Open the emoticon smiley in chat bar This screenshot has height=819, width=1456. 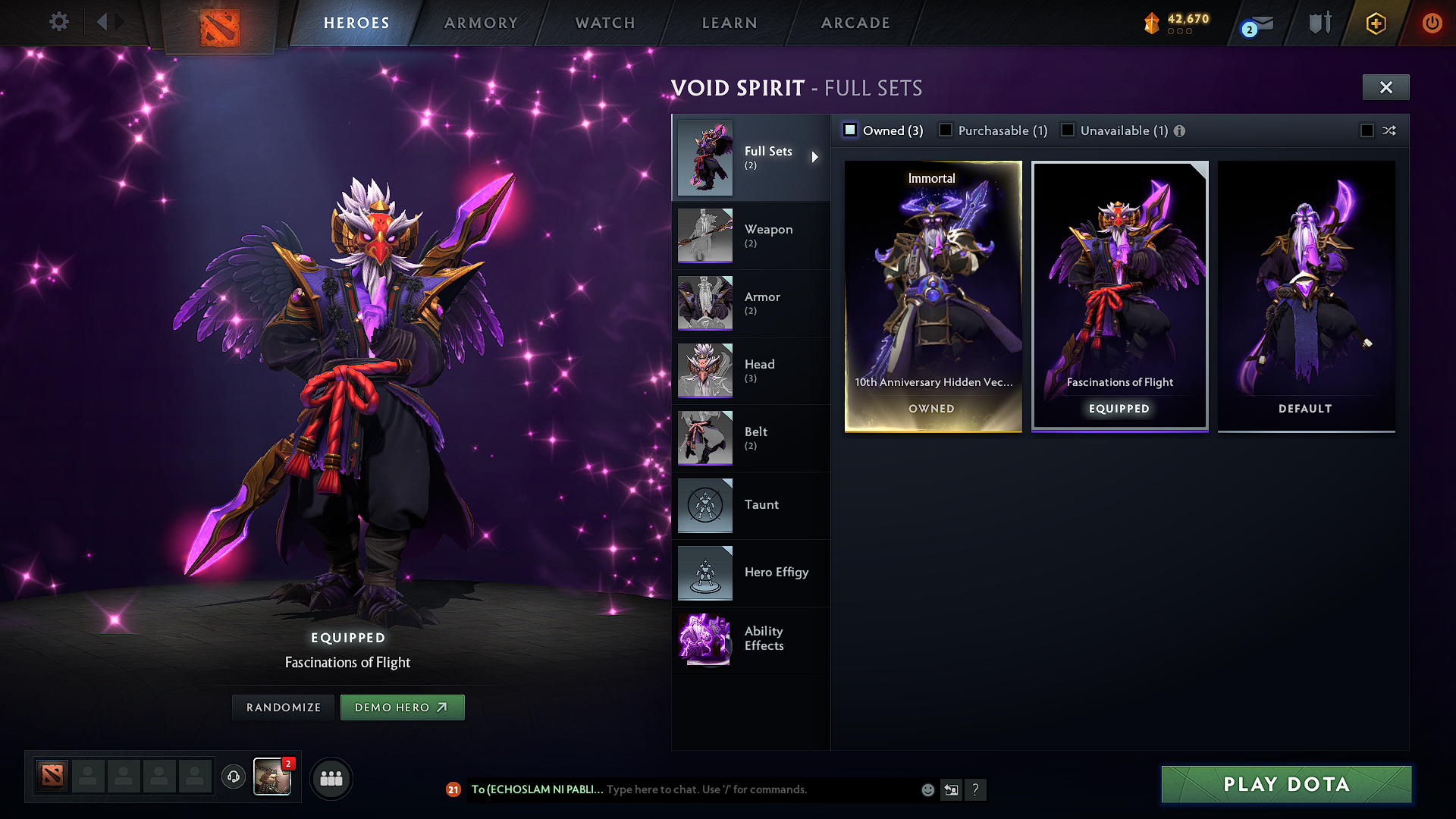927,789
